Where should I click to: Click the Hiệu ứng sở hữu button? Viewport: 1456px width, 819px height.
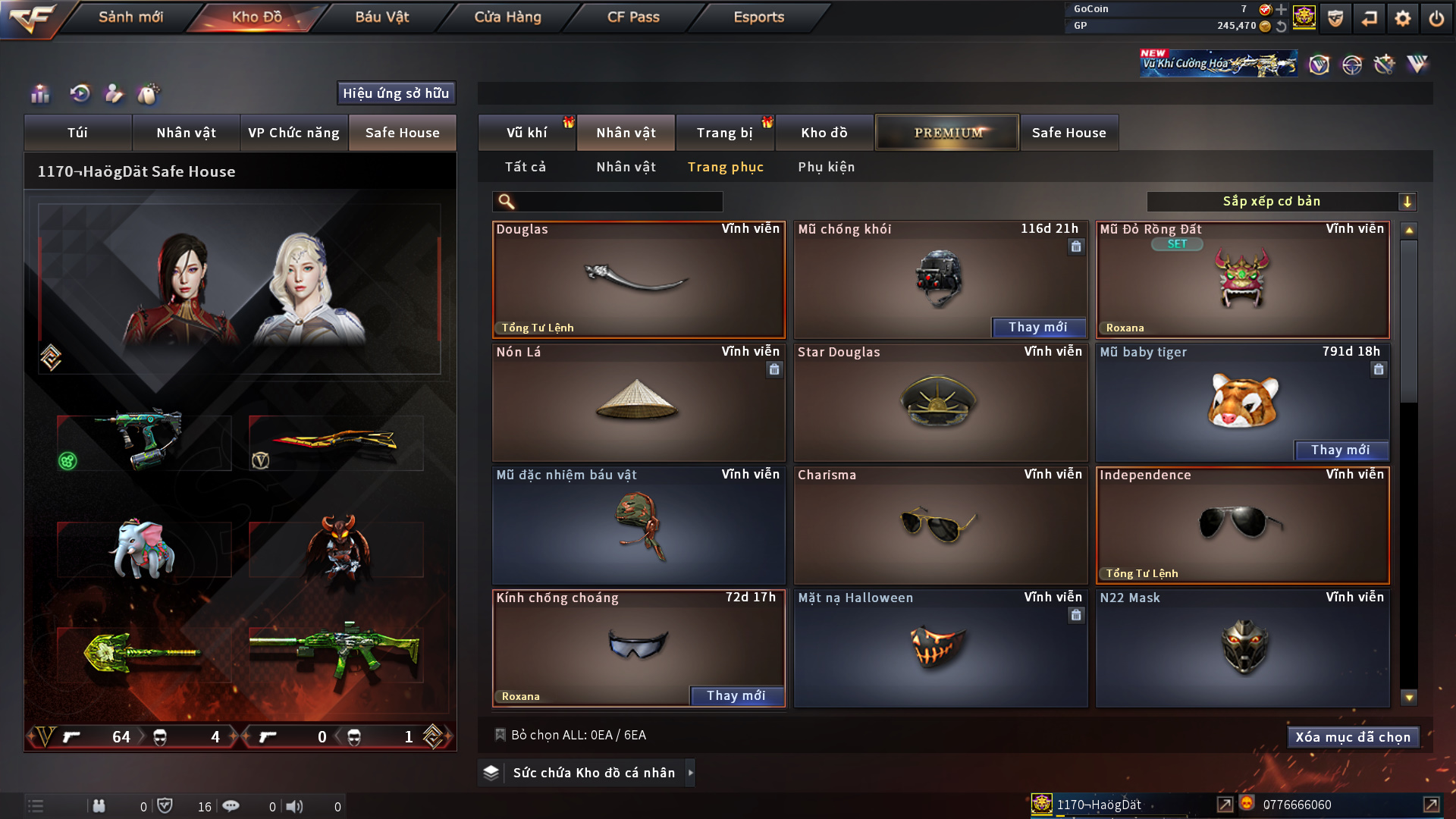tap(396, 93)
